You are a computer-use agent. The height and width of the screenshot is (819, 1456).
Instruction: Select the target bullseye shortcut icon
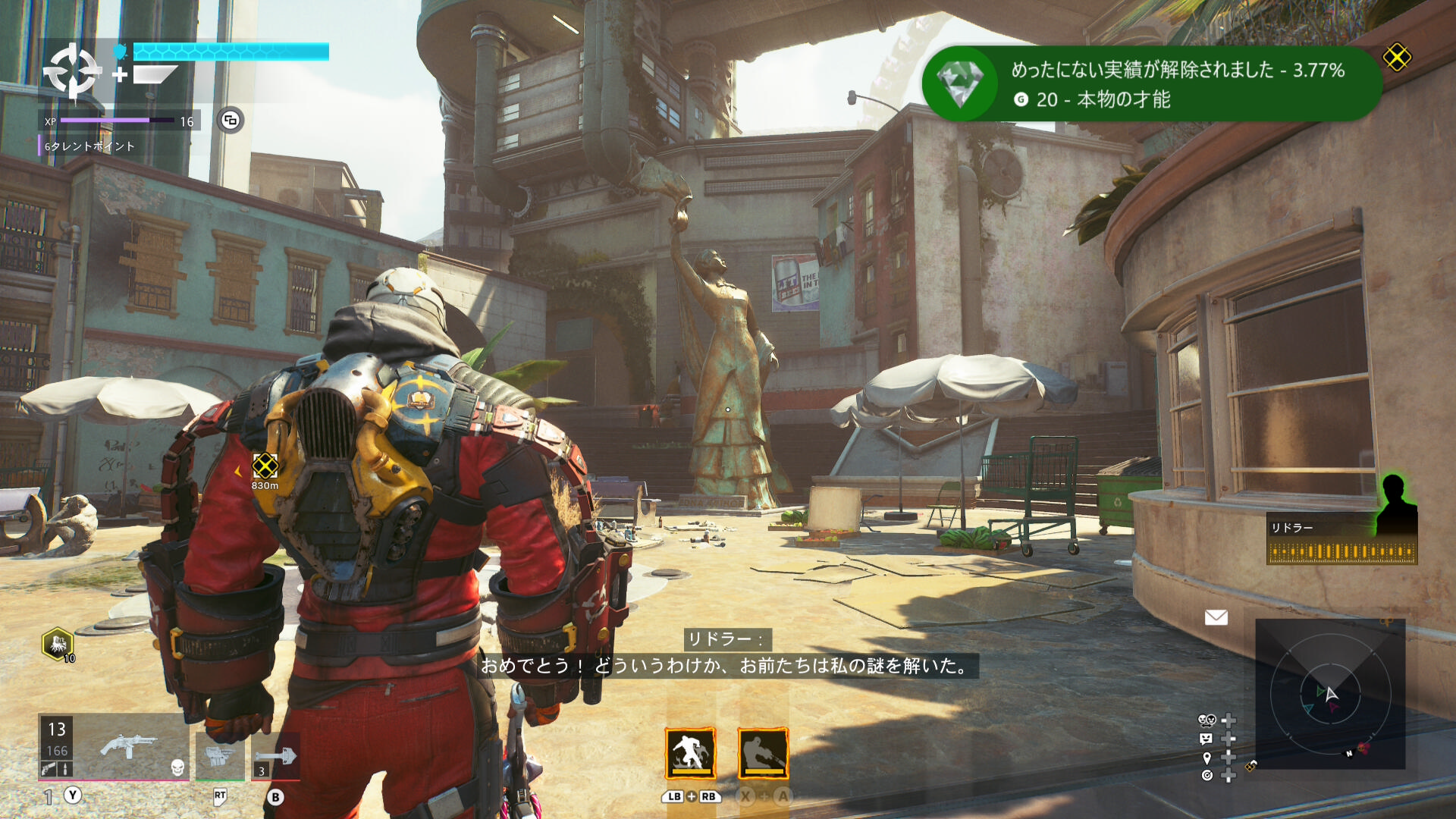[x=1207, y=775]
